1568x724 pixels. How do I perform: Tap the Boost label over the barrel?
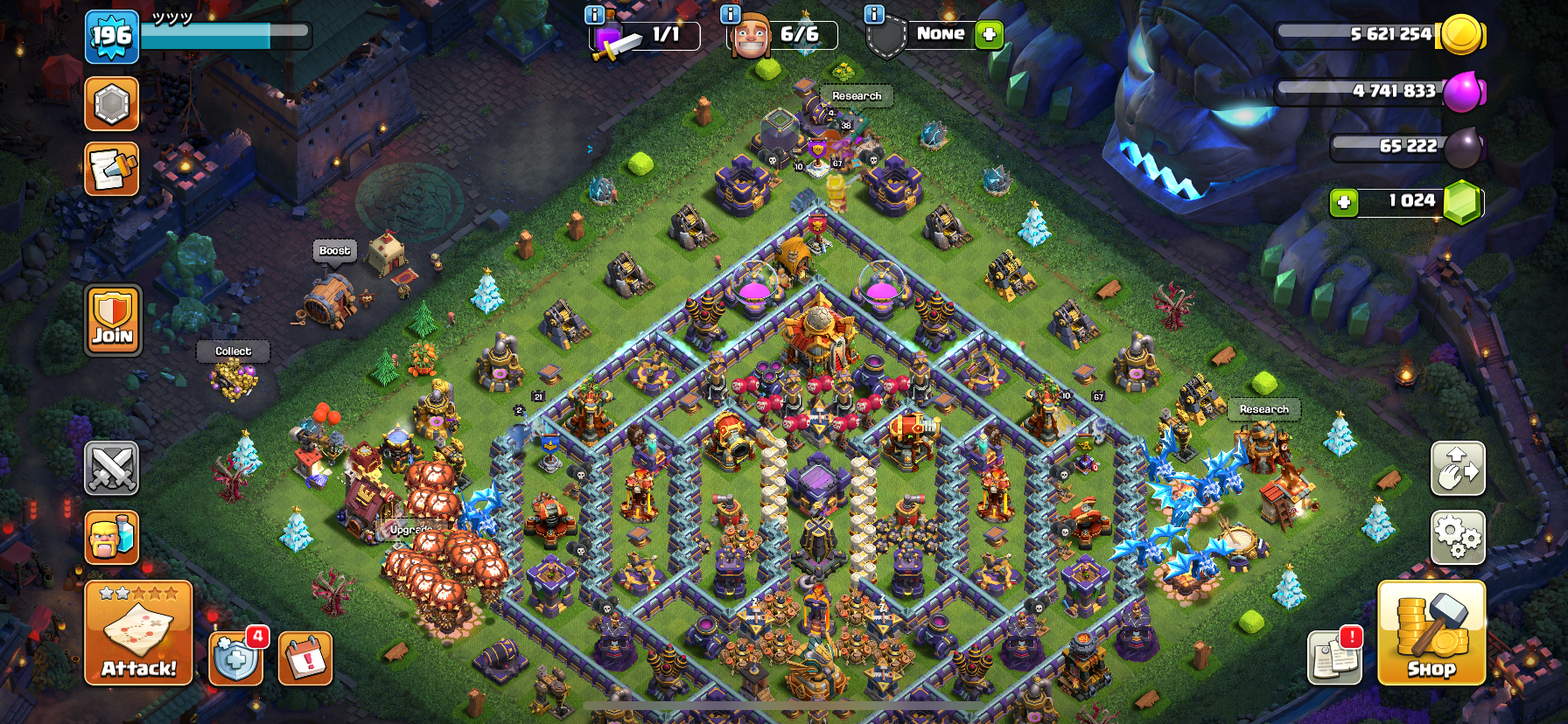335,251
